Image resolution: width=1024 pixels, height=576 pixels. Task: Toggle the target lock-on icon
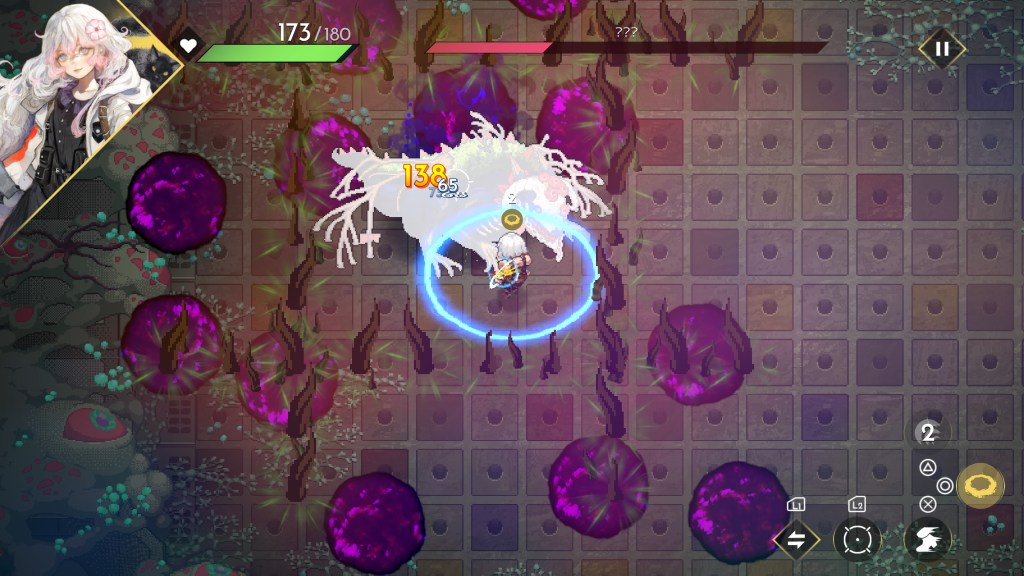click(x=857, y=540)
